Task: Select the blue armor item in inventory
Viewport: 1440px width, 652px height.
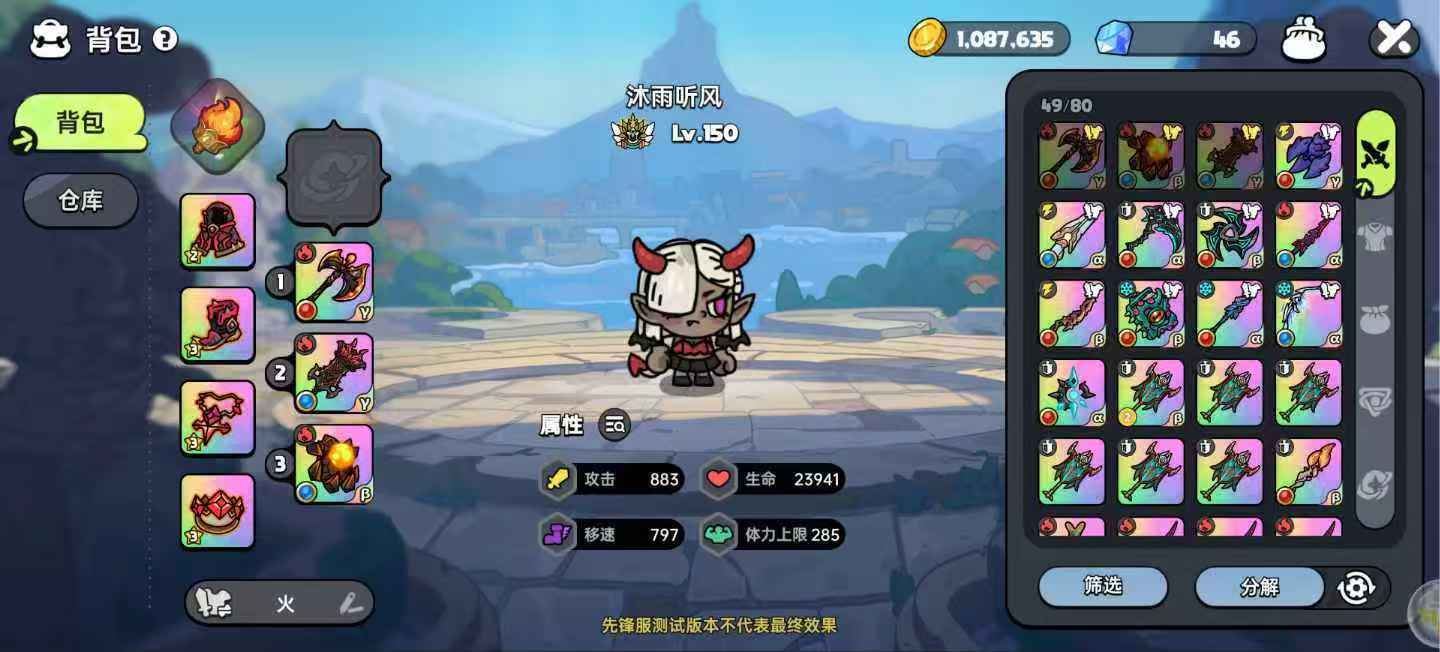Action: [x=1308, y=155]
